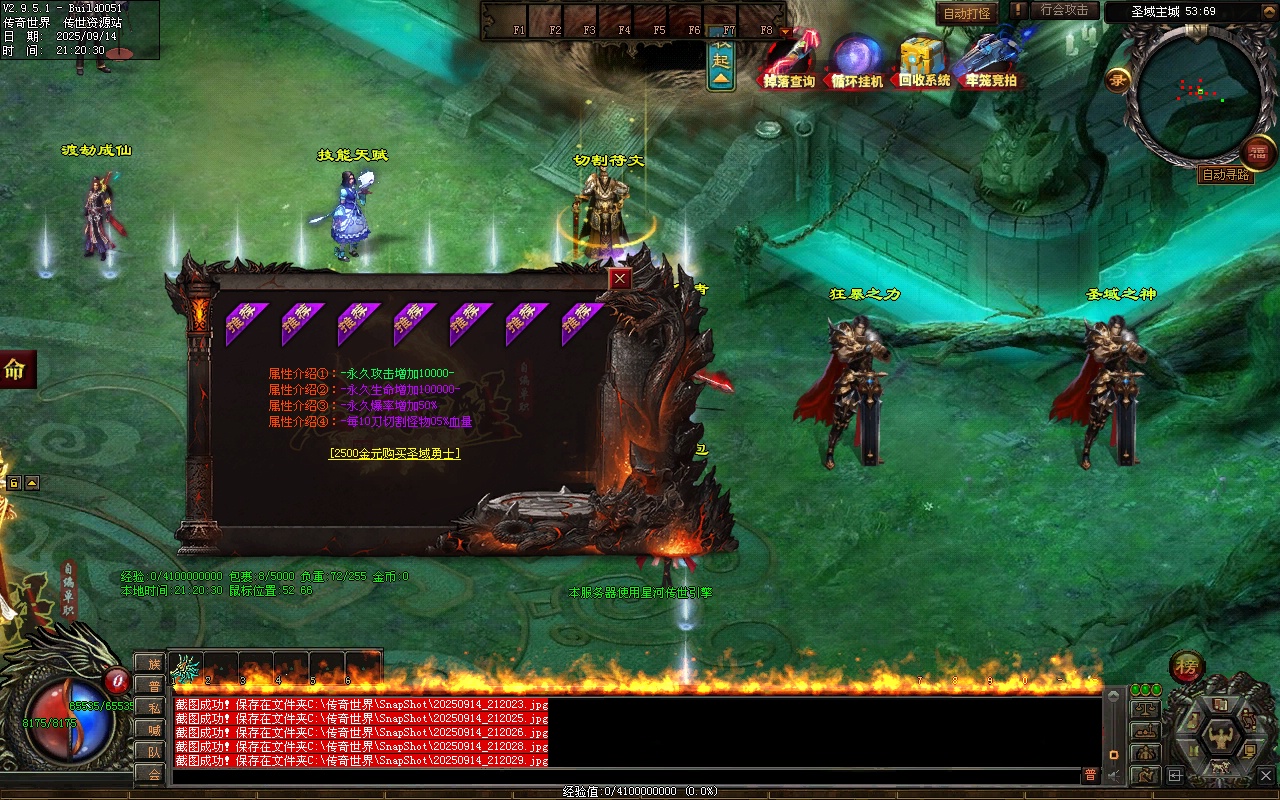Select the 行会攻击 guild attack button
1280x800 pixels.
click(1064, 10)
